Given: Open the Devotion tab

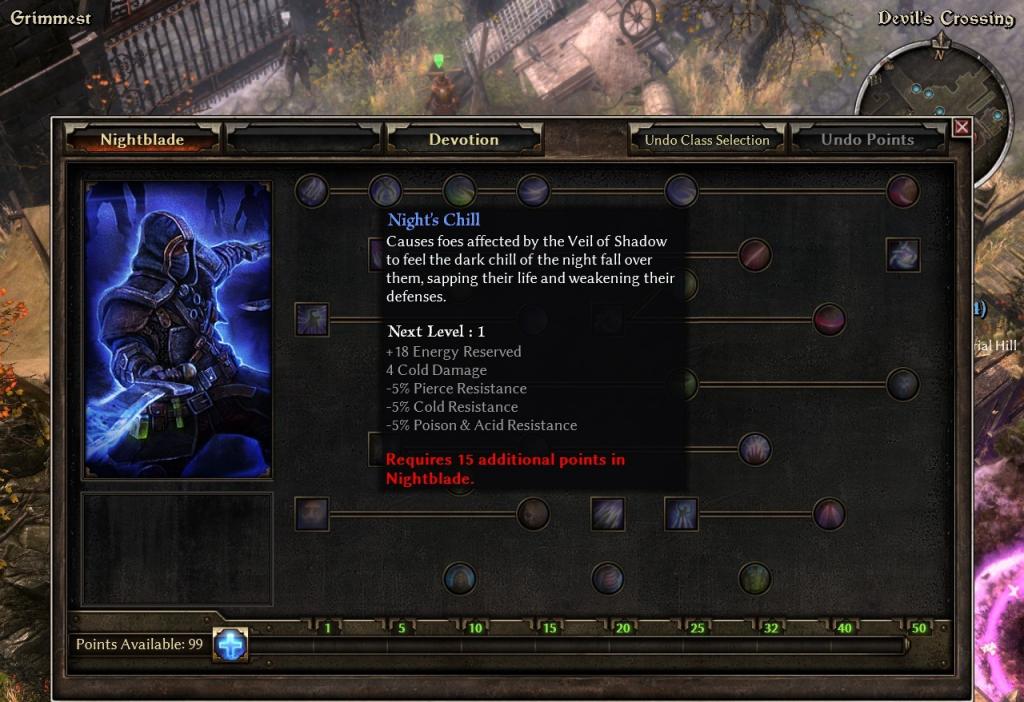Looking at the screenshot, I should point(464,140).
